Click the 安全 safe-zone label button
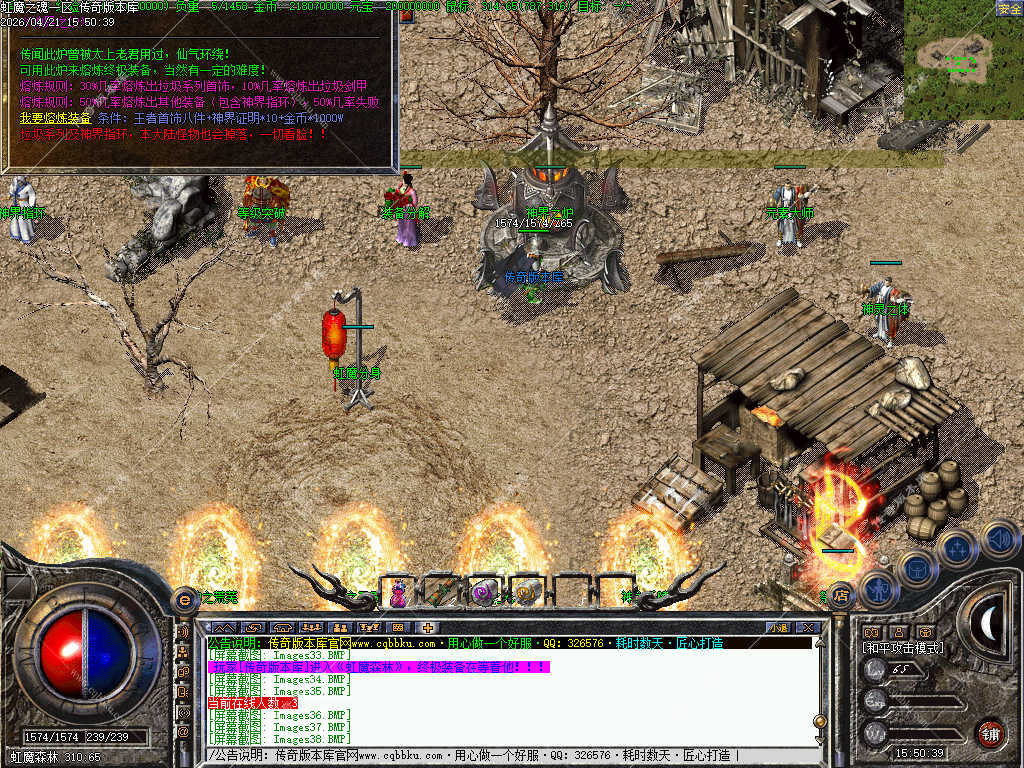Image resolution: width=1024 pixels, height=768 pixels. pyautogui.click(x=1008, y=8)
